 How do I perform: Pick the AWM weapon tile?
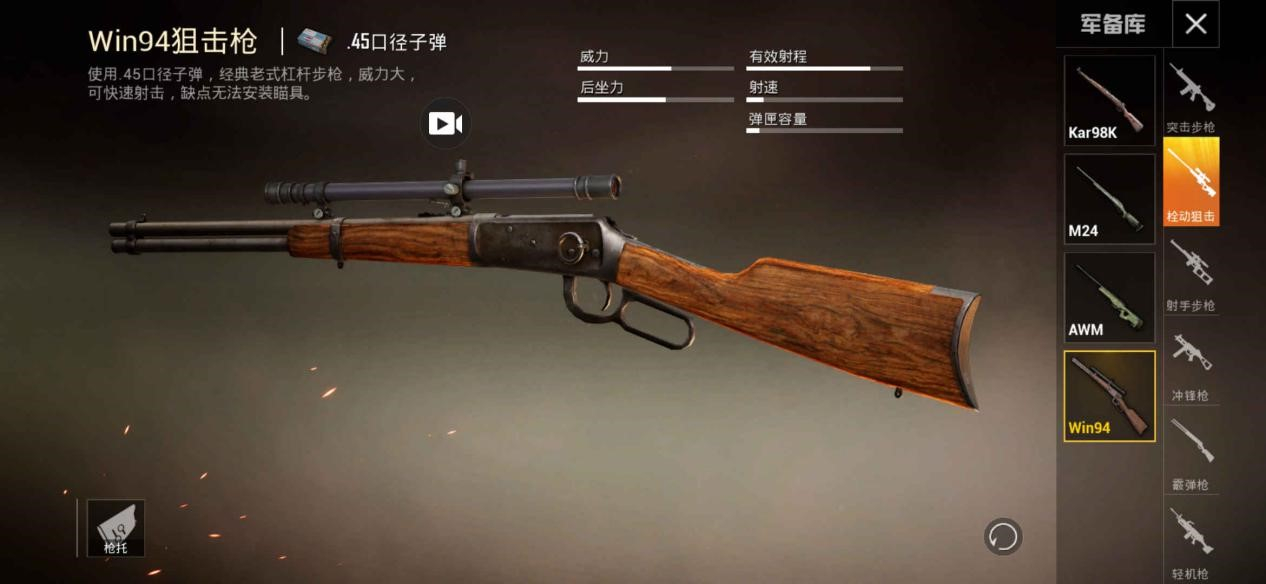(x=1109, y=298)
